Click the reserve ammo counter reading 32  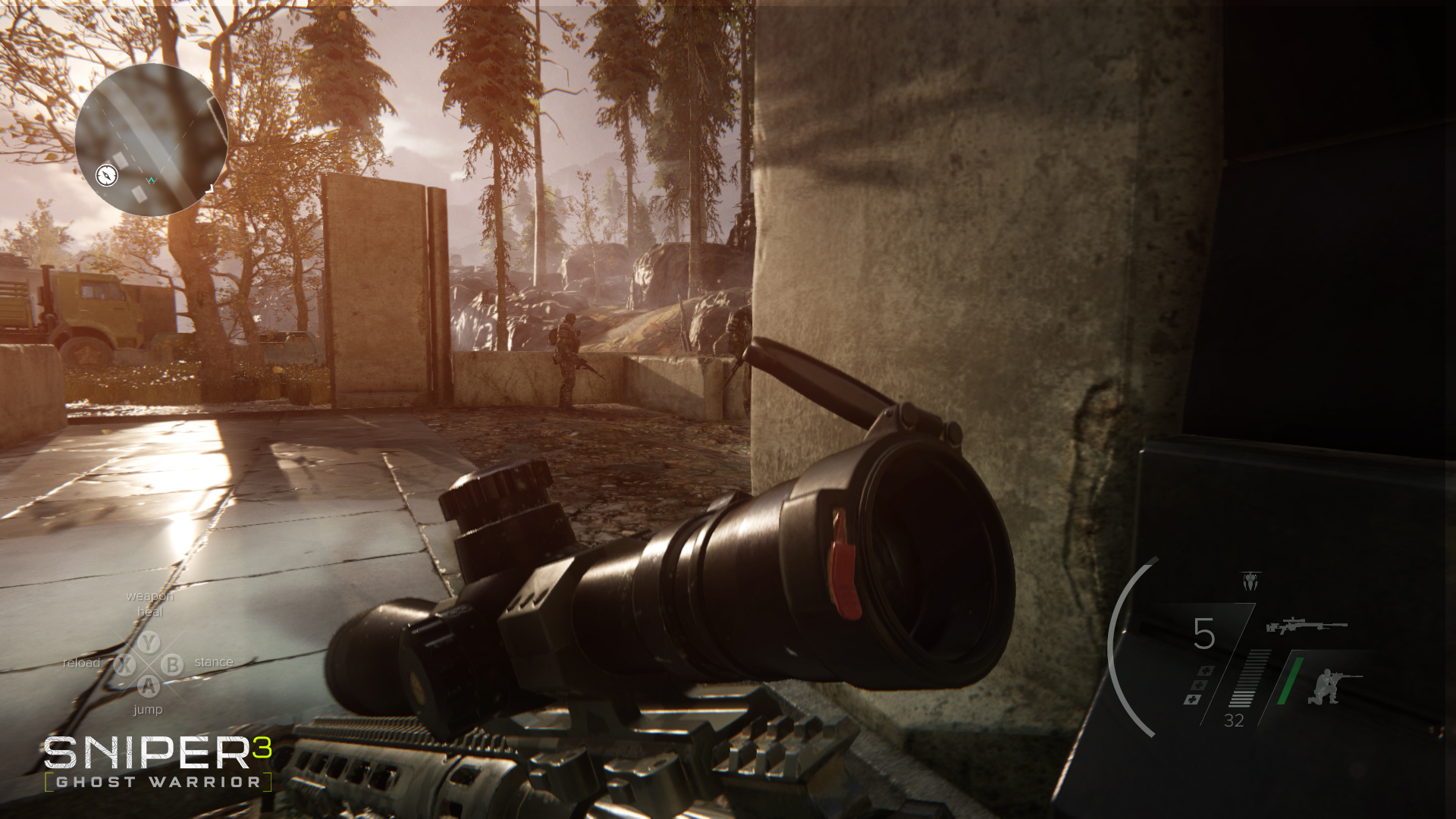pyautogui.click(x=1234, y=720)
